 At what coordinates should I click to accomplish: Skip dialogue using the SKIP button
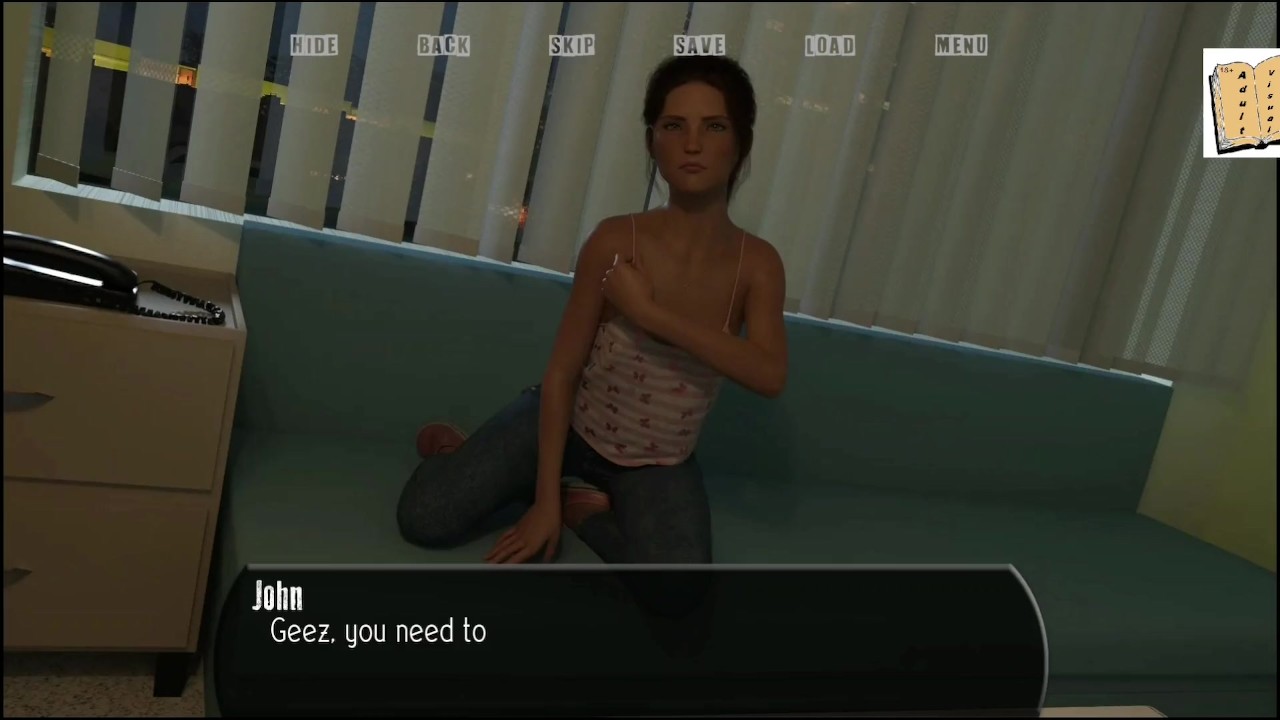coord(572,45)
